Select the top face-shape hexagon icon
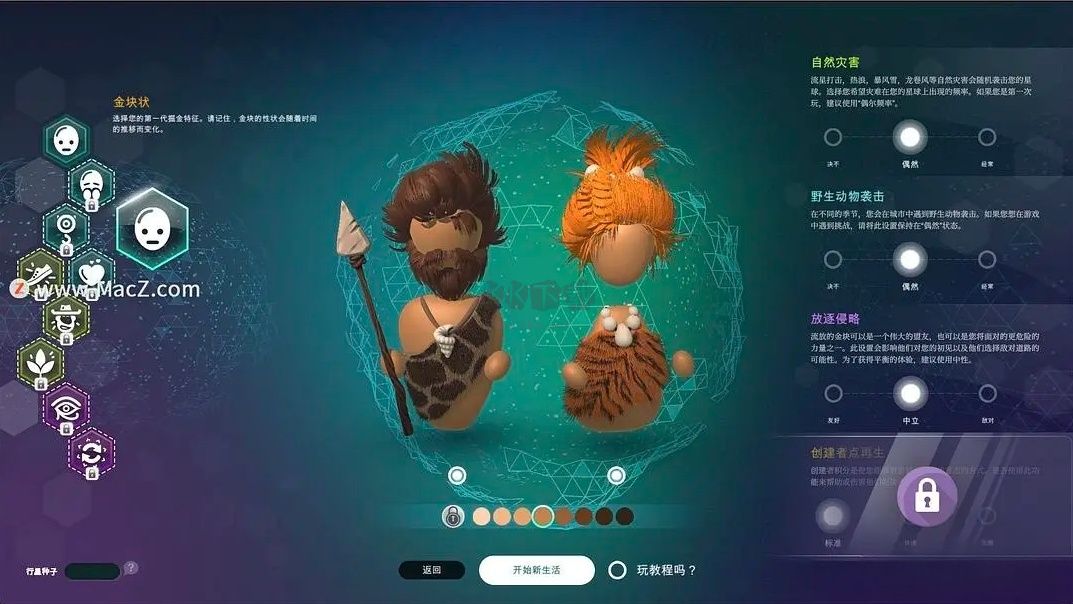 click(66, 141)
